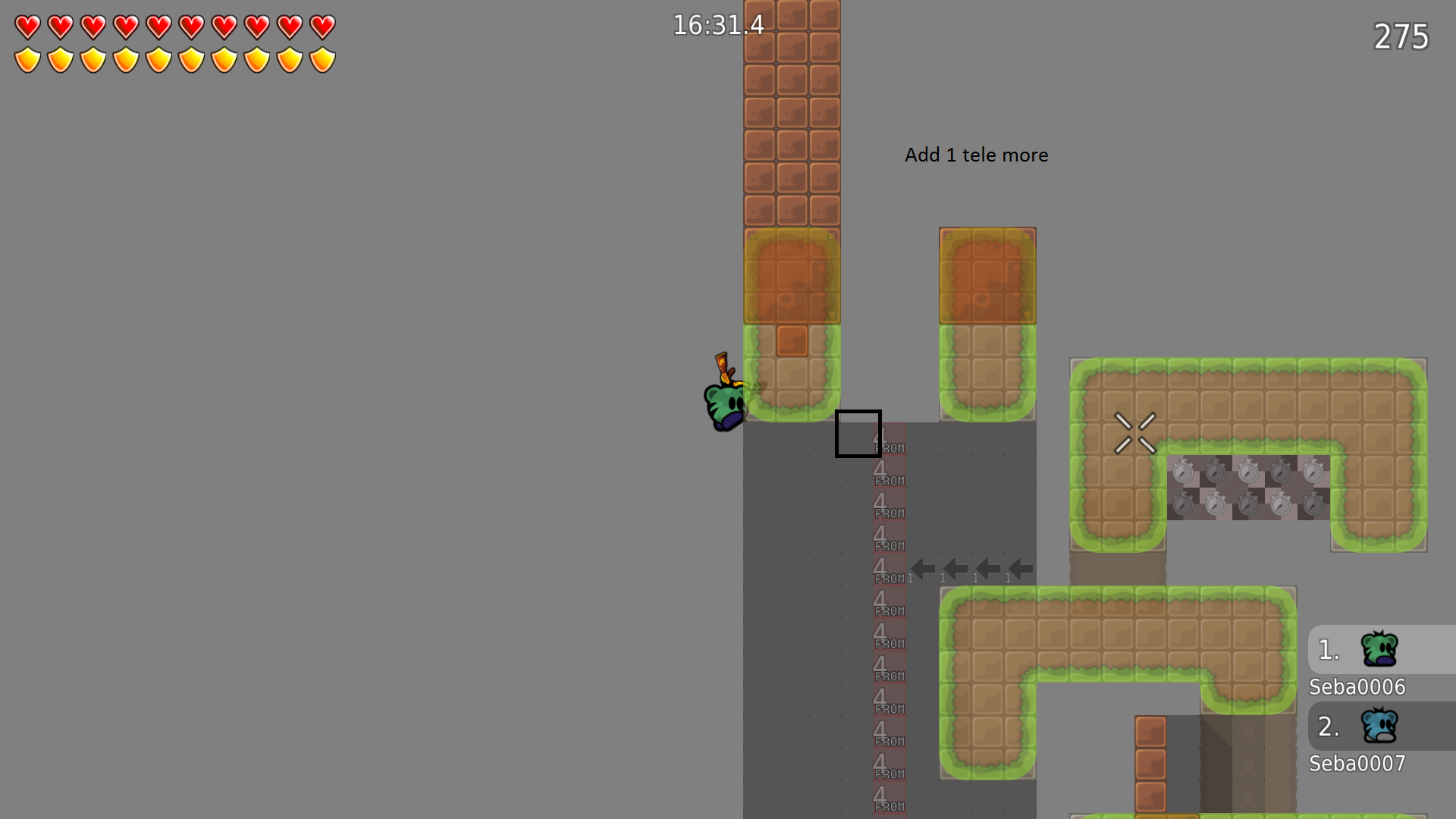Click the score 275 in the corner
This screenshot has height=819, width=1456.
coord(1401,36)
